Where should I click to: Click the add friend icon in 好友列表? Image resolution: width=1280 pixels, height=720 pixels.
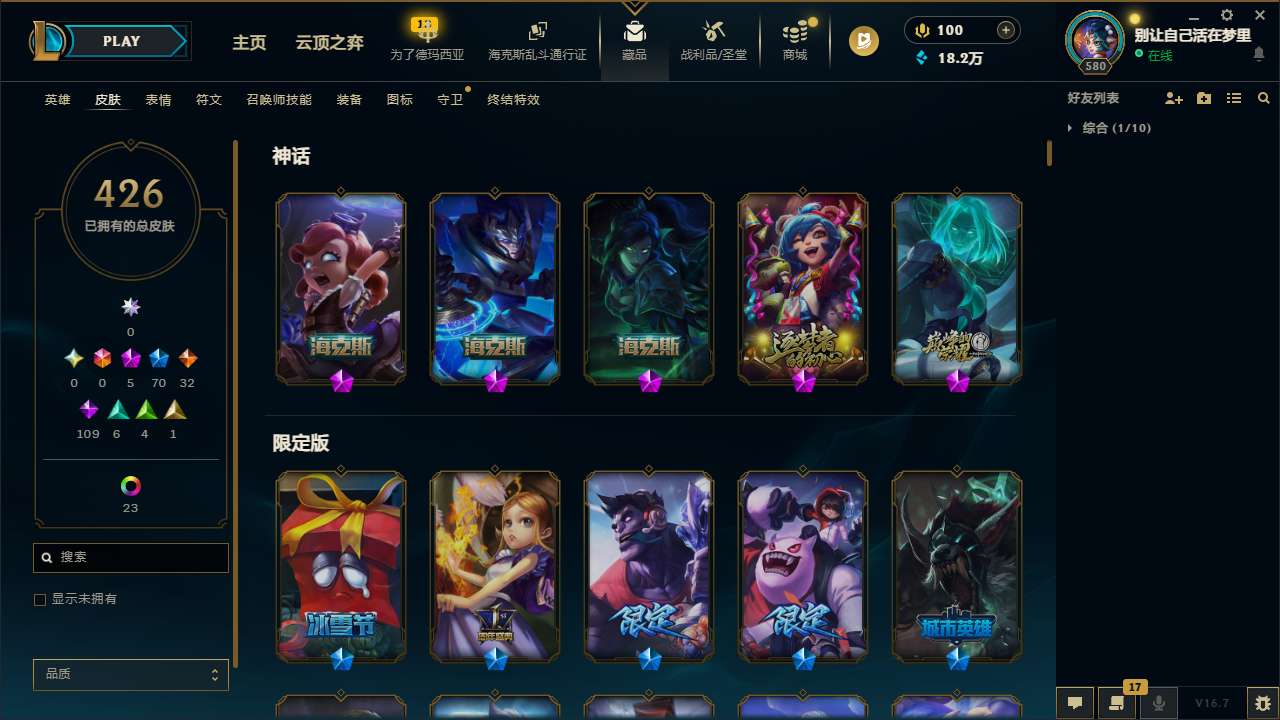1174,98
